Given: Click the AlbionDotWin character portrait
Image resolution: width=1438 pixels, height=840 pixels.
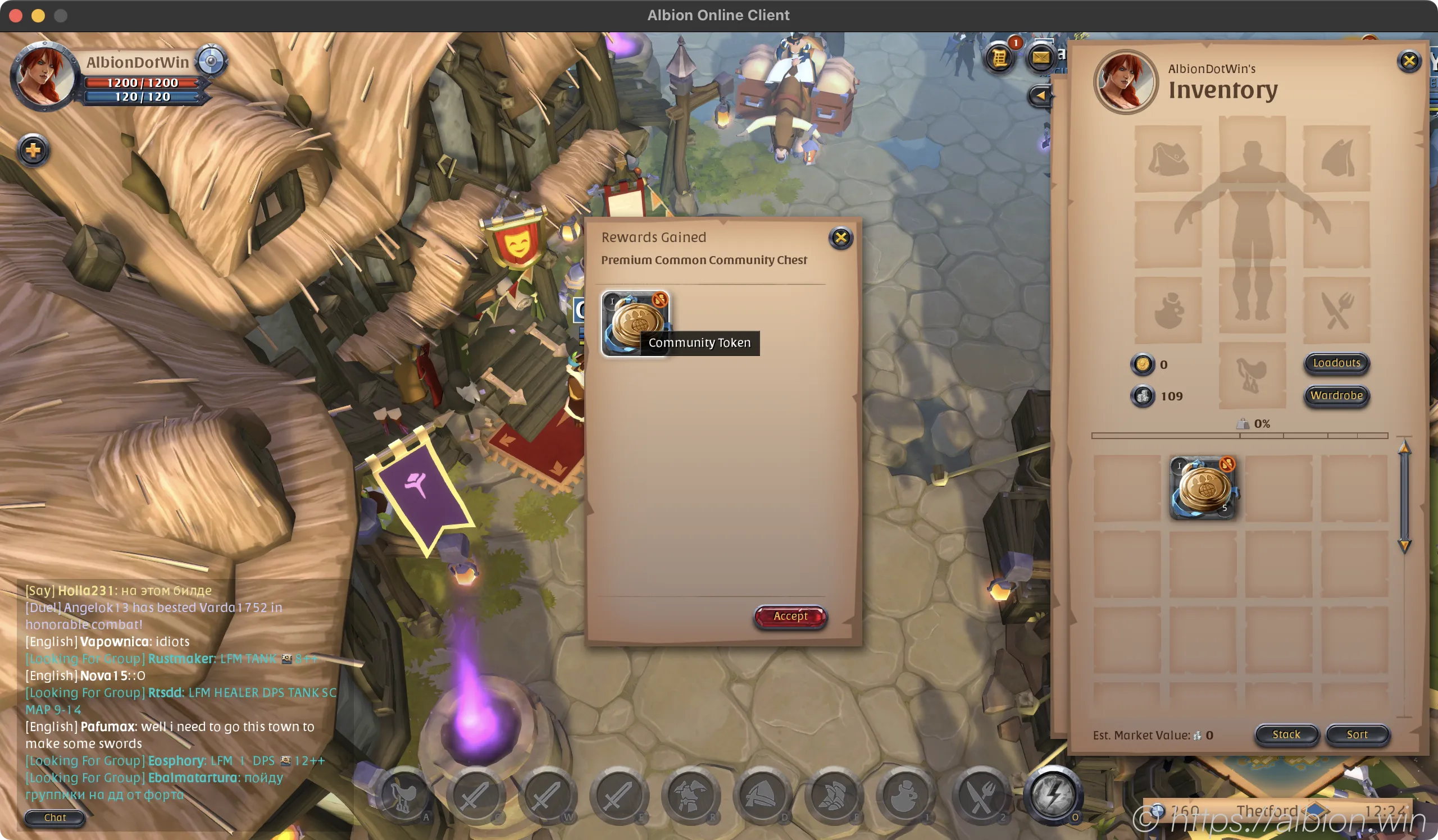Looking at the screenshot, I should (43, 76).
